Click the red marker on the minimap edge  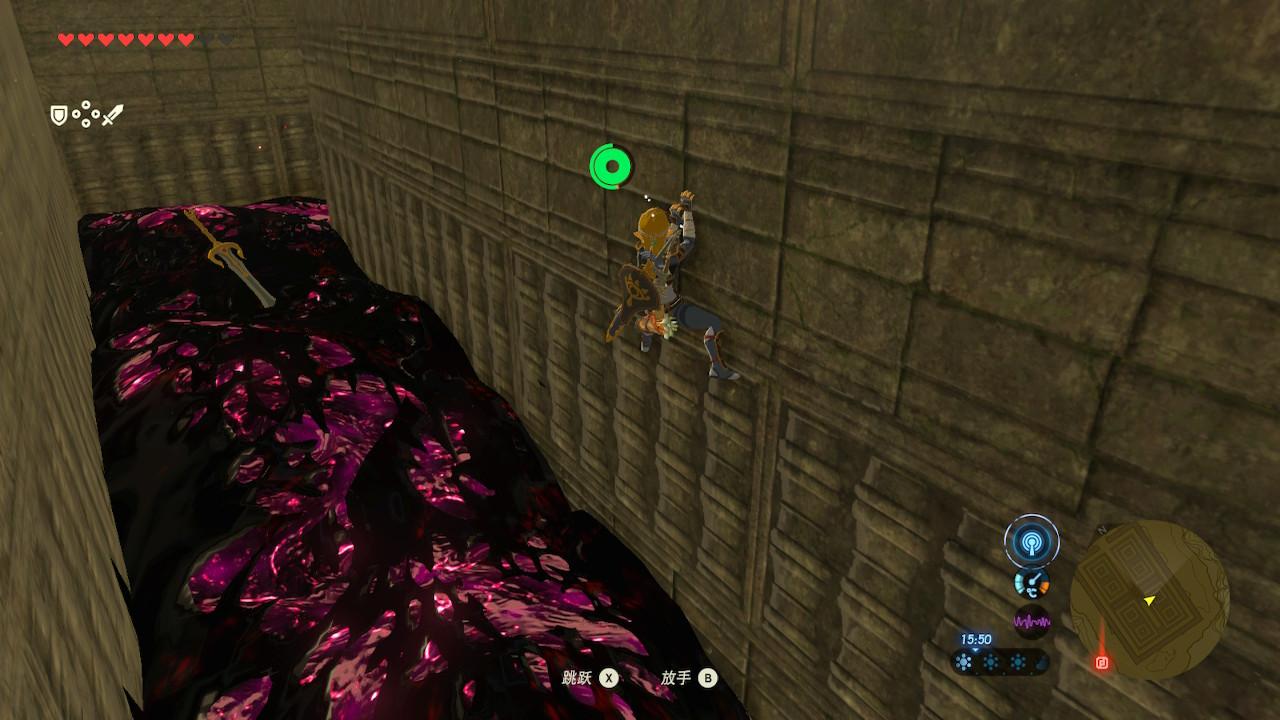[1102, 661]
